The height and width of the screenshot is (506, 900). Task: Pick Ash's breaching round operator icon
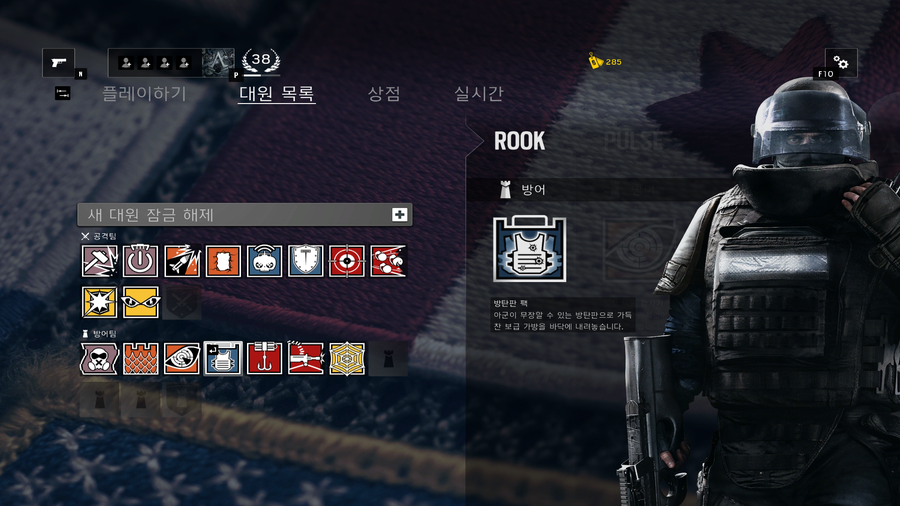[x=182, y=261]
